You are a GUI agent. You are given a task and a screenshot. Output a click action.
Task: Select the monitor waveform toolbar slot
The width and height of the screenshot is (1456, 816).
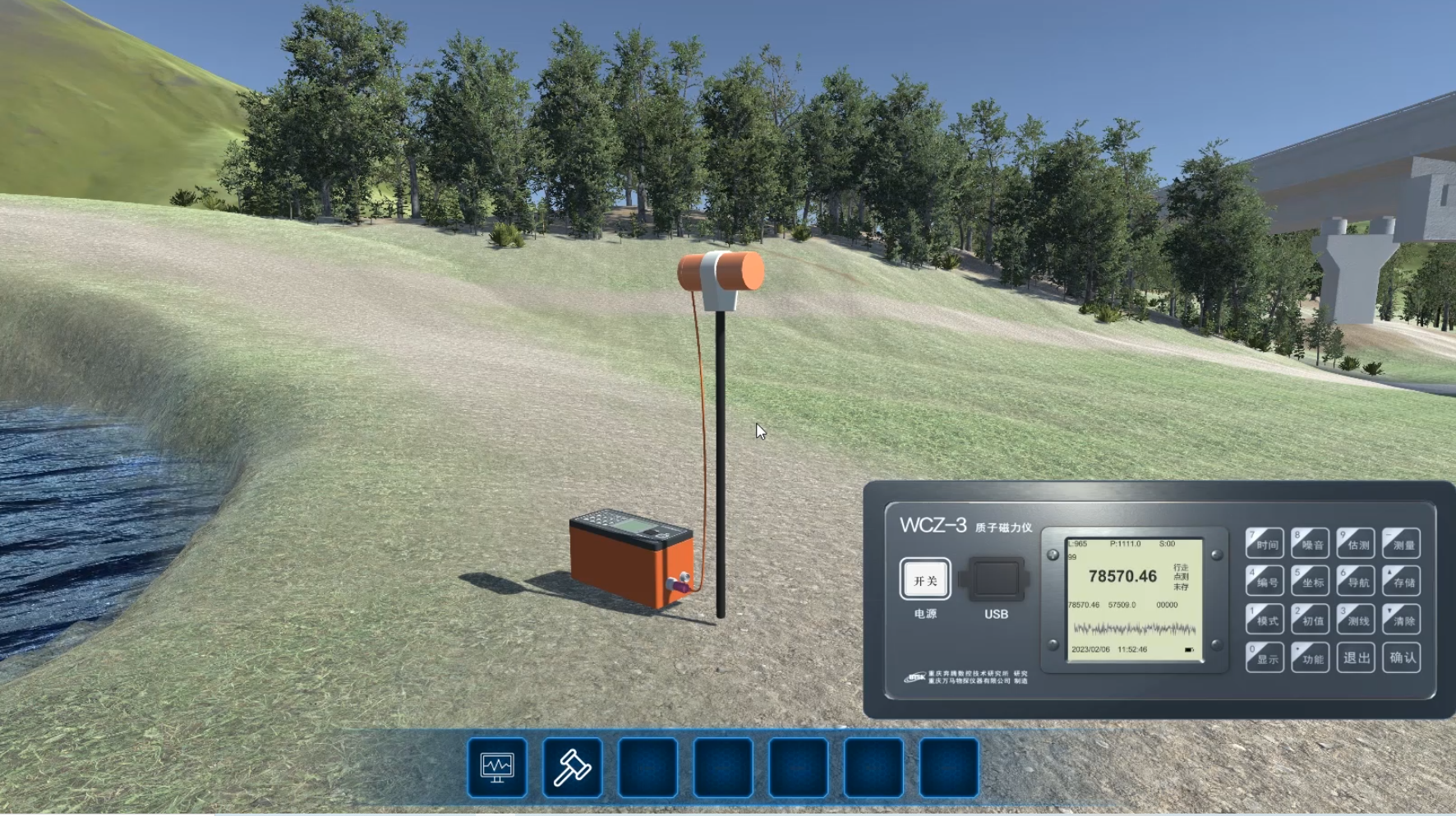[x=497, y=768]
